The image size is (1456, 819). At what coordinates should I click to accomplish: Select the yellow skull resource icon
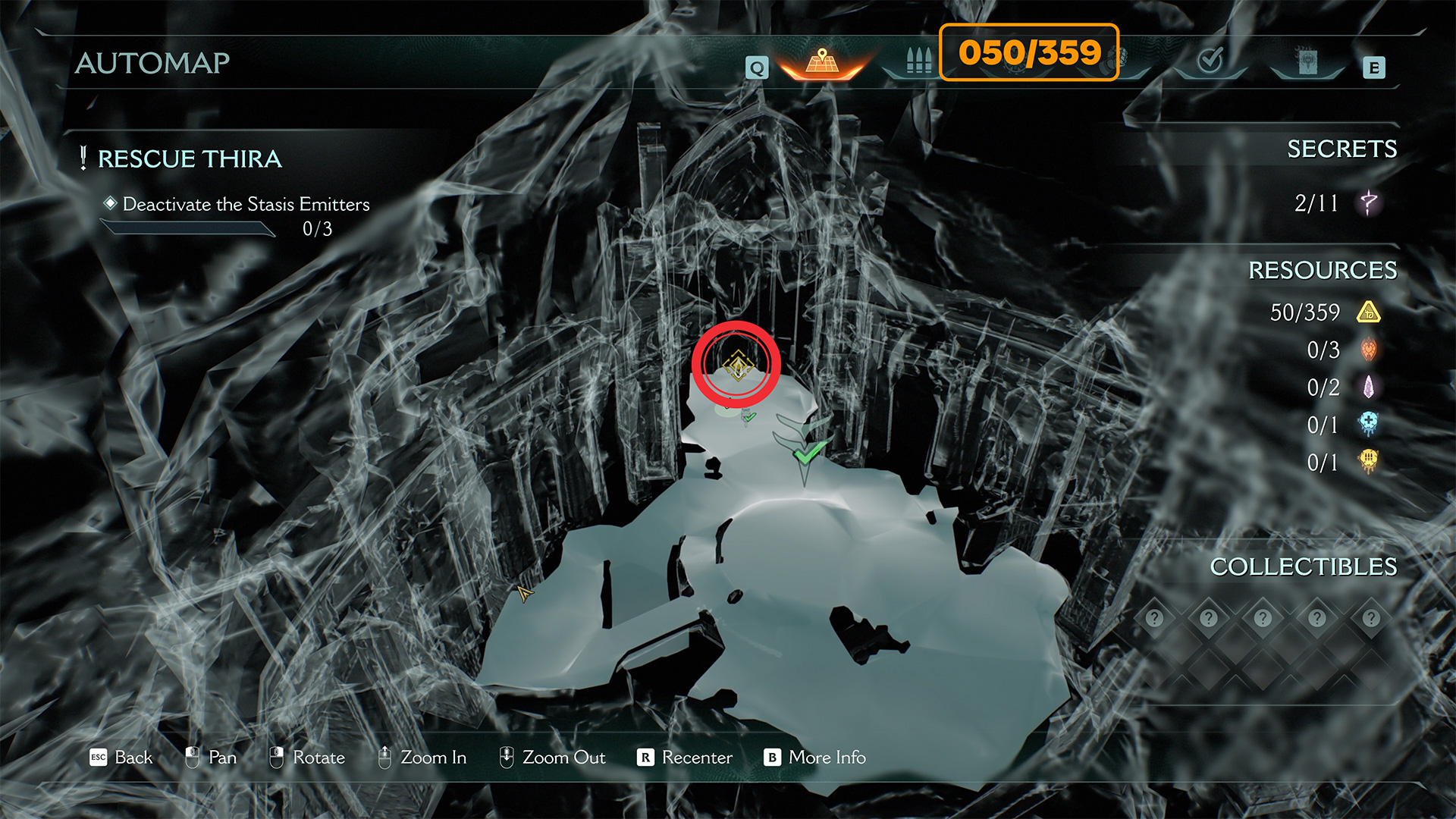coord(1369,462)
